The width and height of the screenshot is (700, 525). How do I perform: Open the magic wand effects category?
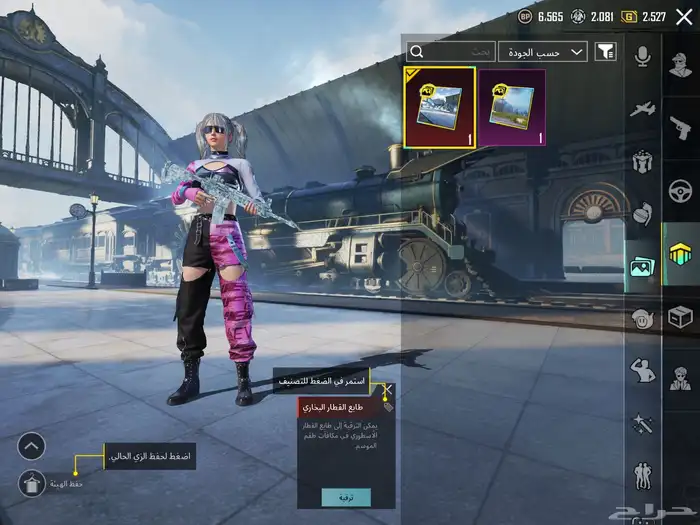coord(643,424)
